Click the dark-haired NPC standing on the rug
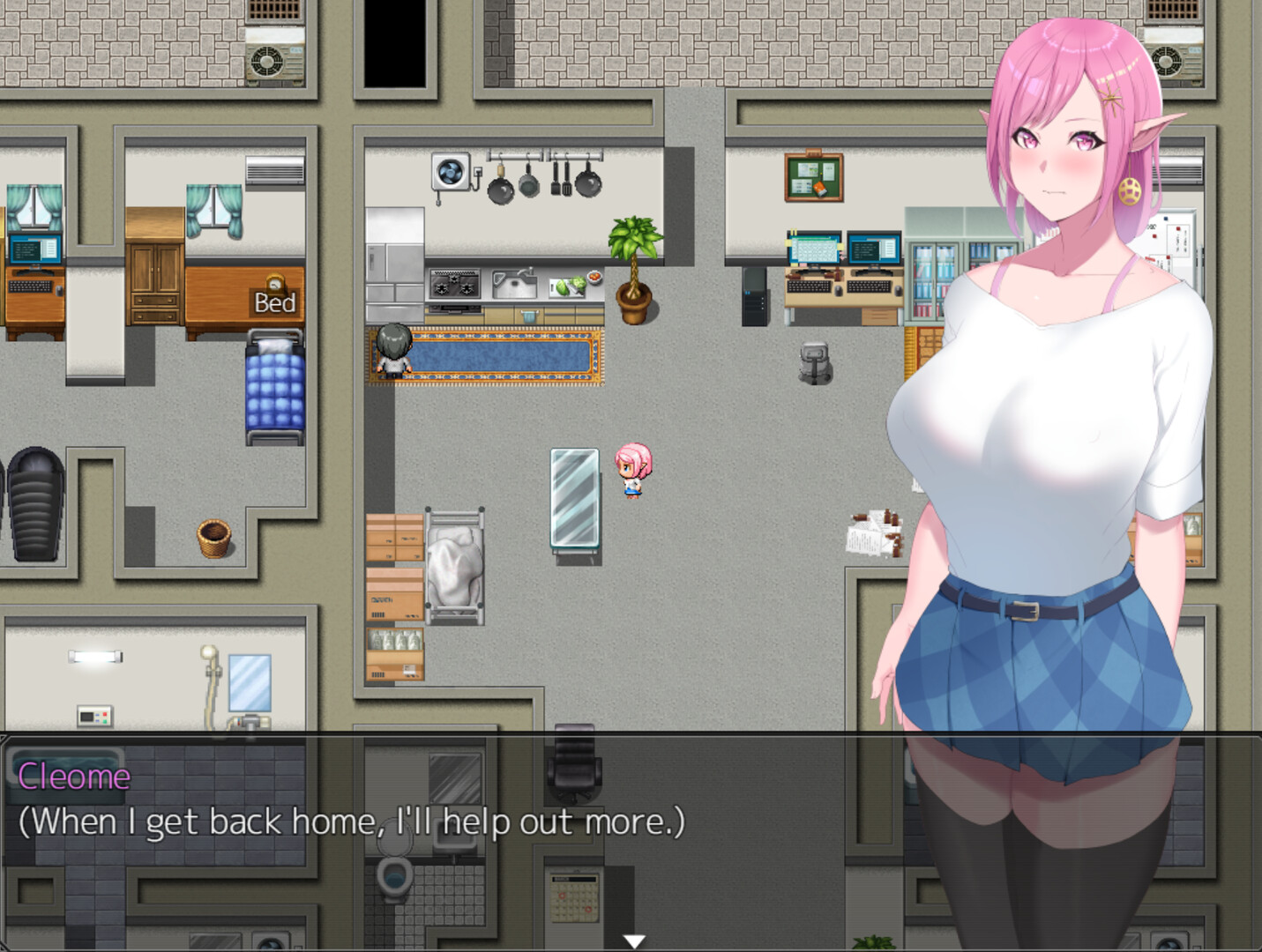1262x952 pixels. 393,353
